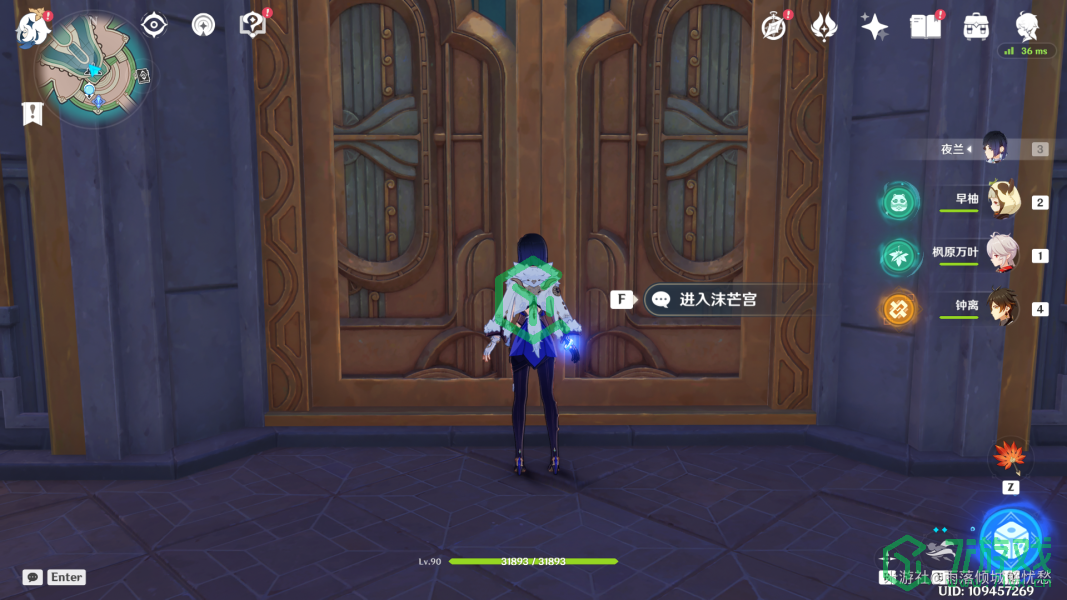This screenshot has height=600, width=1067.
Task: Activate the glowing blue dice elemental skill
Action: 1011,538
